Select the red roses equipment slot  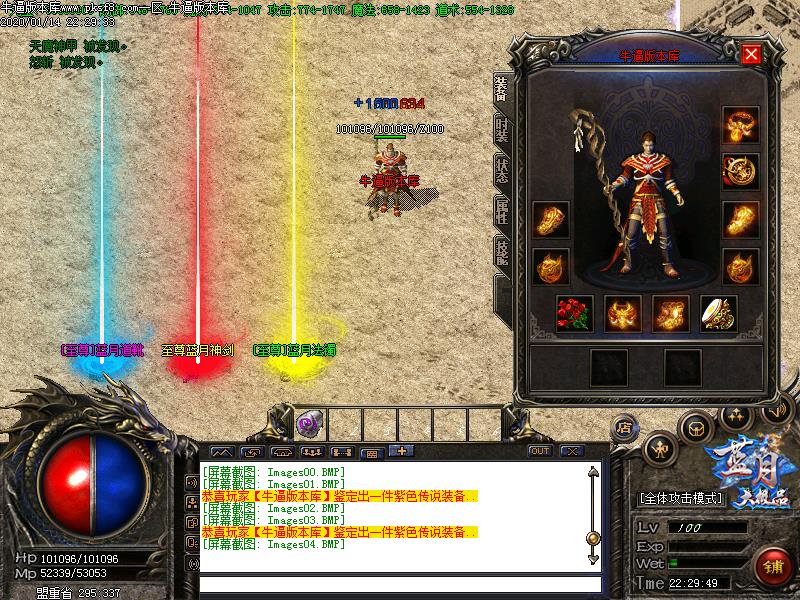click(x=575, y=313)
